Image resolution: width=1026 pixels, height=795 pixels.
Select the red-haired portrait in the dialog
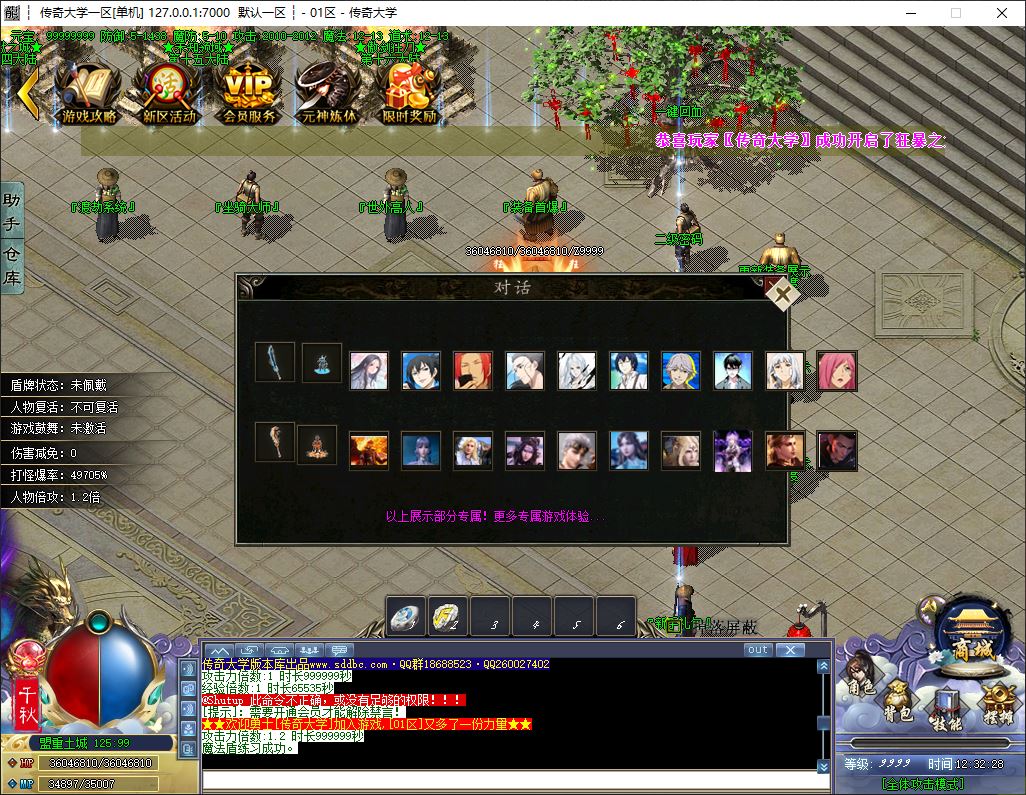tap(472, 370)
